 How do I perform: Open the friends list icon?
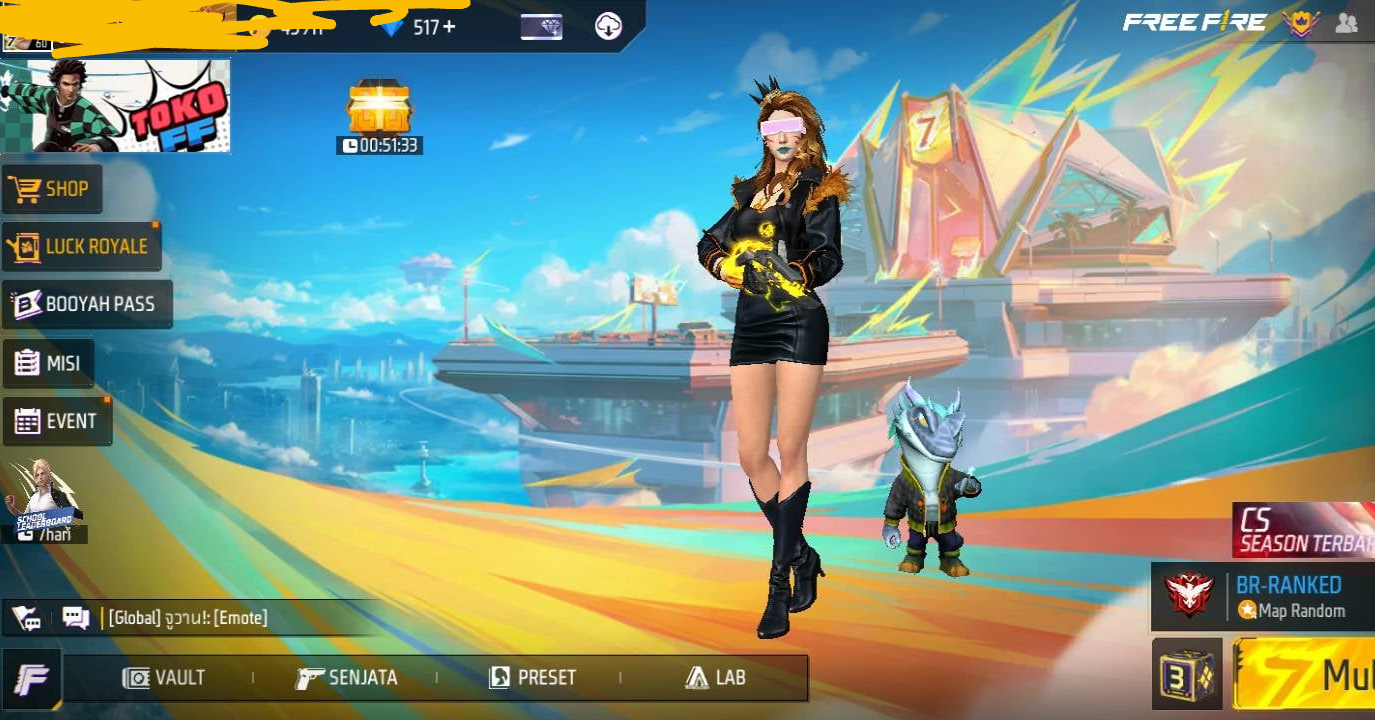1346,24
